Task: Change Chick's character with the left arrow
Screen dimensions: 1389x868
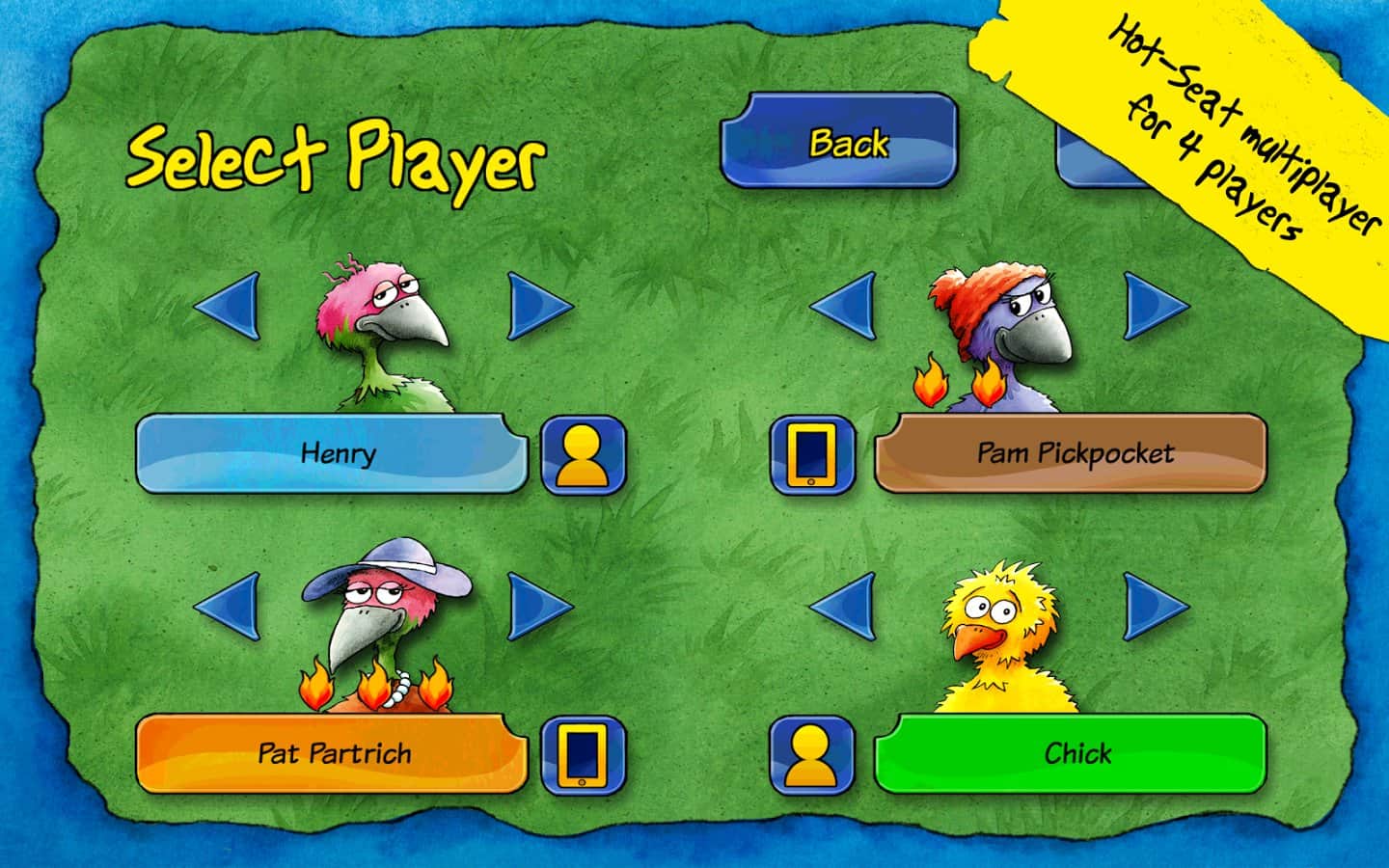Action: click(844, 607)
